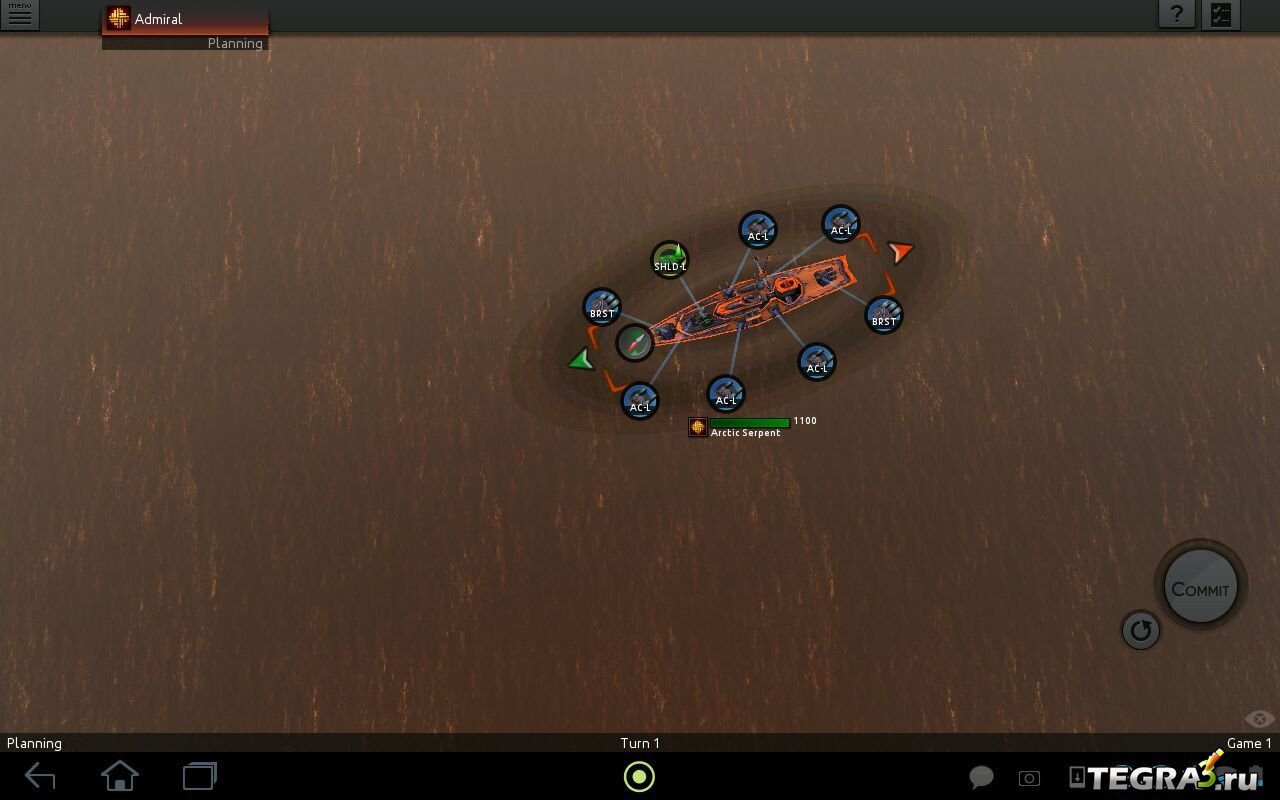Show the checklist objectives panel

click(x=1221, y=15)
